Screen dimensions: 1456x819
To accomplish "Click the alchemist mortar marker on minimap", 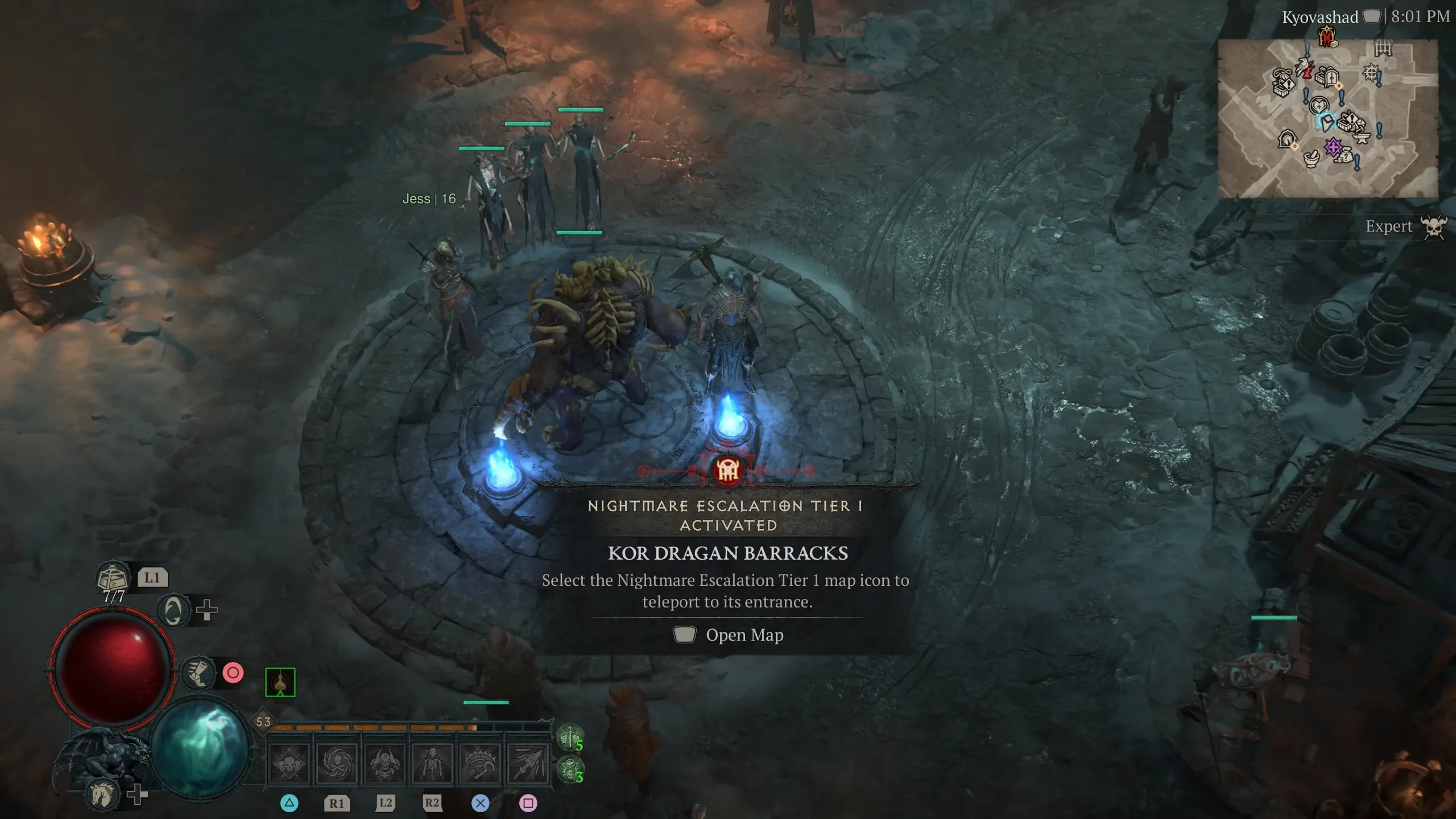I will click(1311, 159).
